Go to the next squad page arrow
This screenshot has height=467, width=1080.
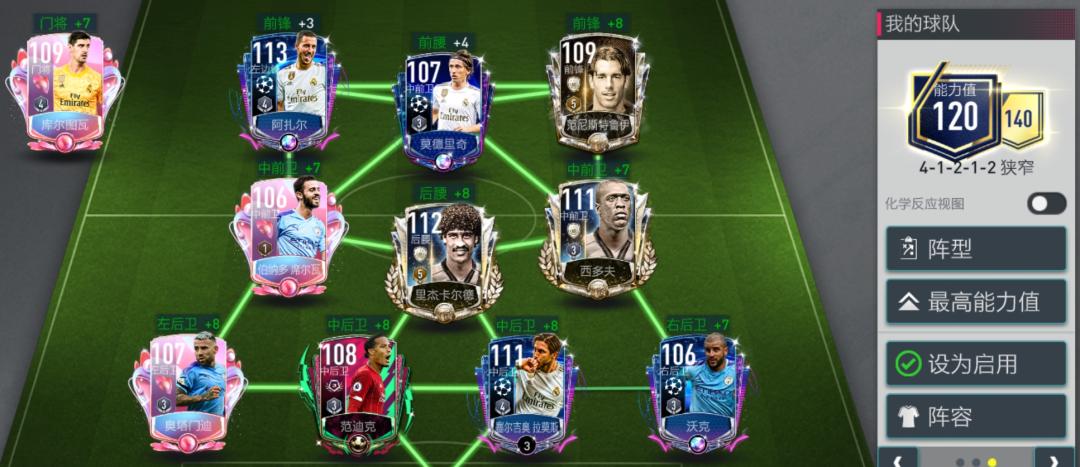coord(1054,459)
